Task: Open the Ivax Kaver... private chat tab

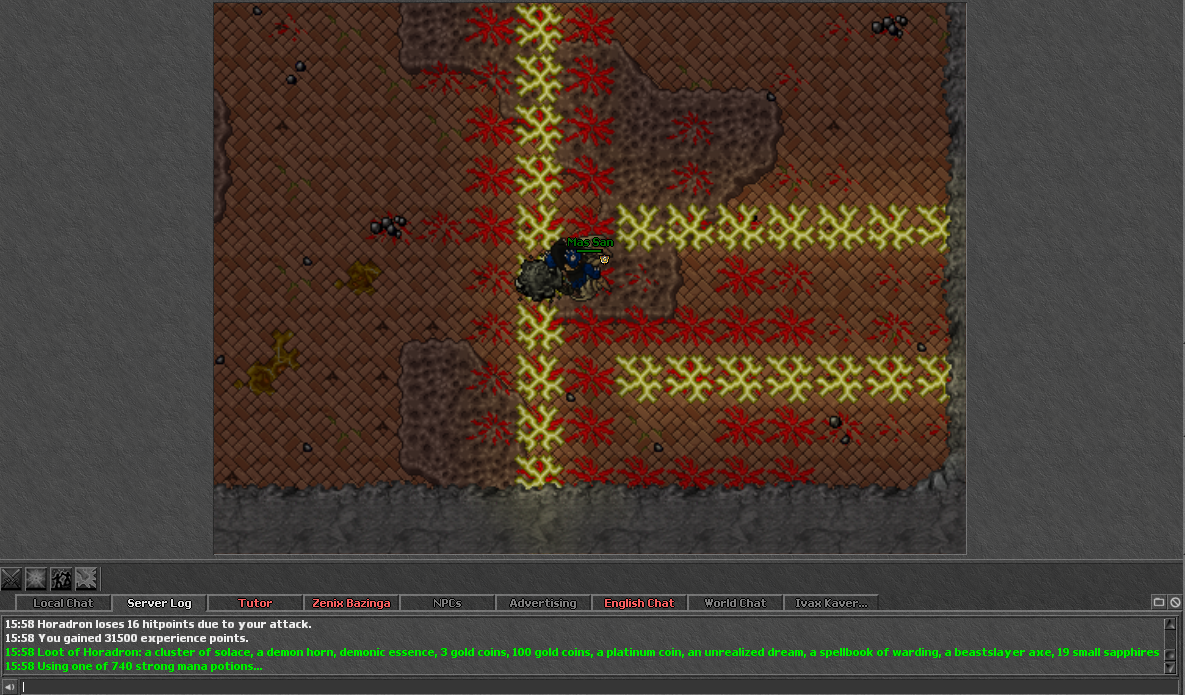Action: (831, 603)
